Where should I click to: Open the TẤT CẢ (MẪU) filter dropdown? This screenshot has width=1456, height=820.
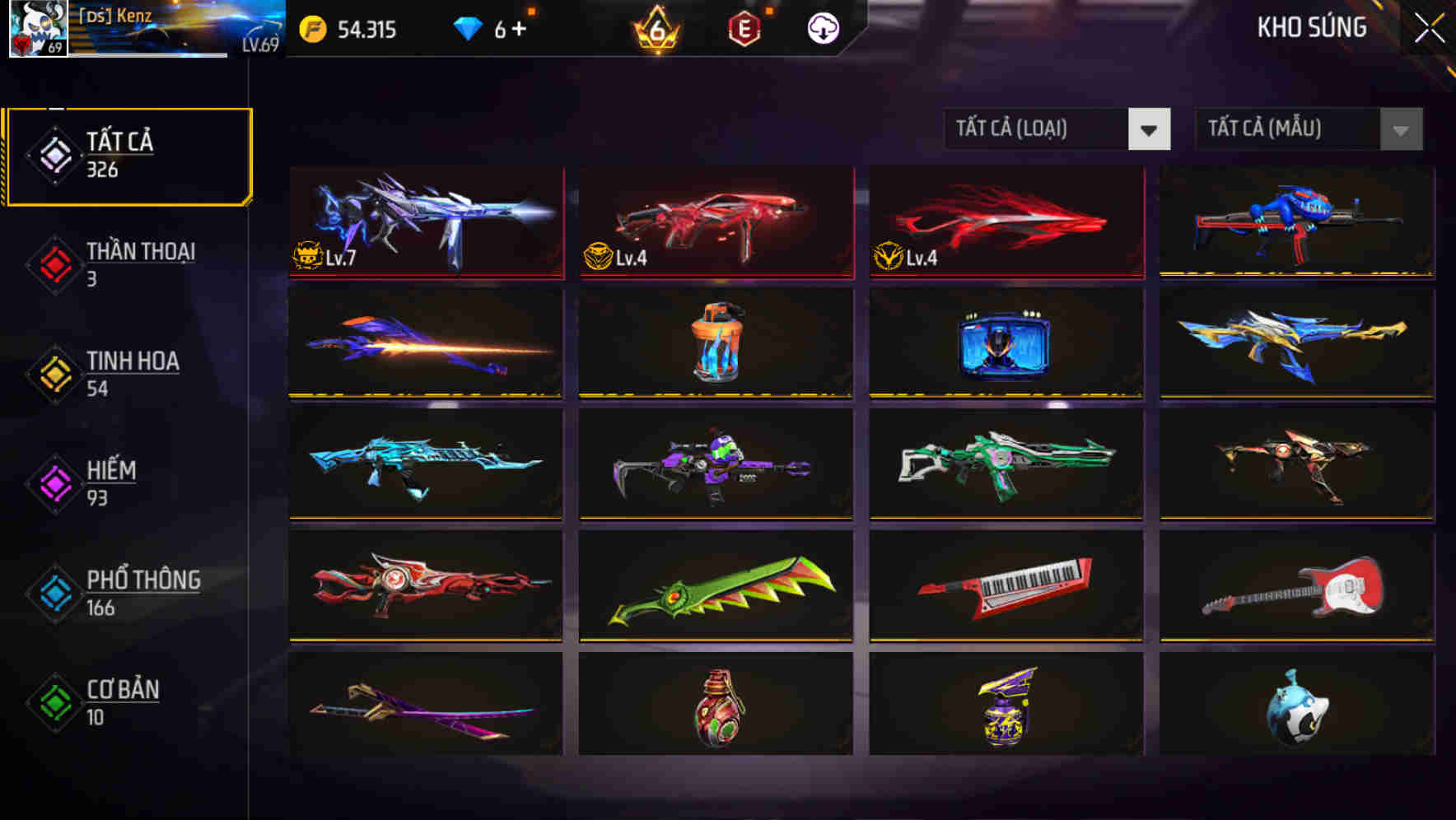click(1308, 129)
